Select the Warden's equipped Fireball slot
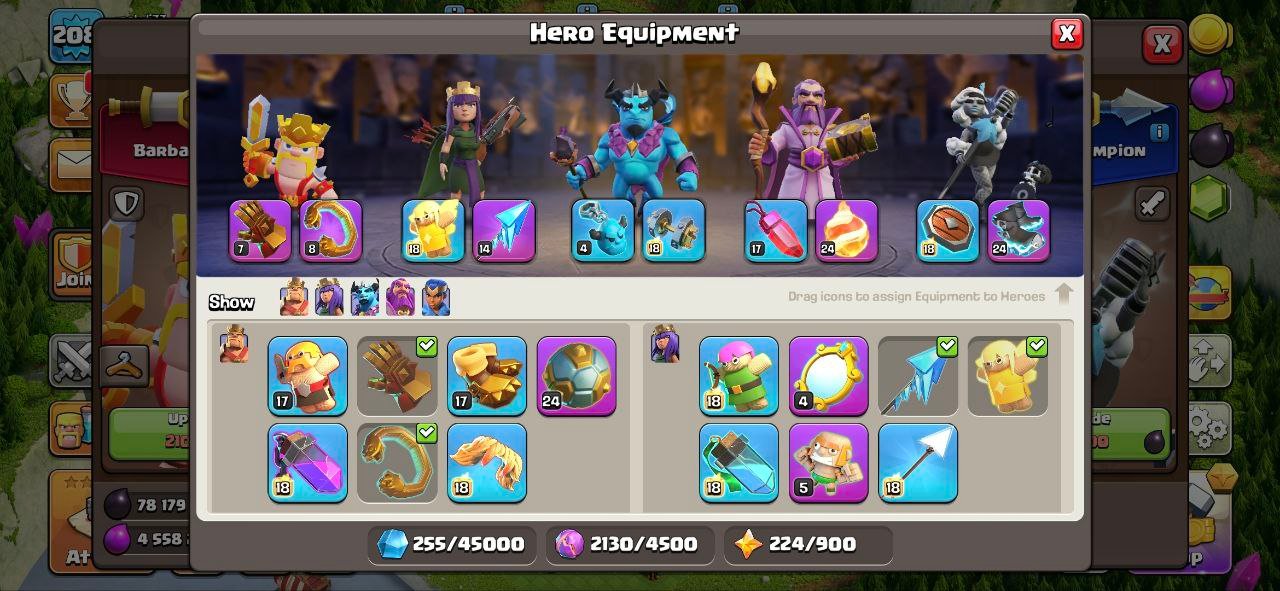 coord(846,230)
